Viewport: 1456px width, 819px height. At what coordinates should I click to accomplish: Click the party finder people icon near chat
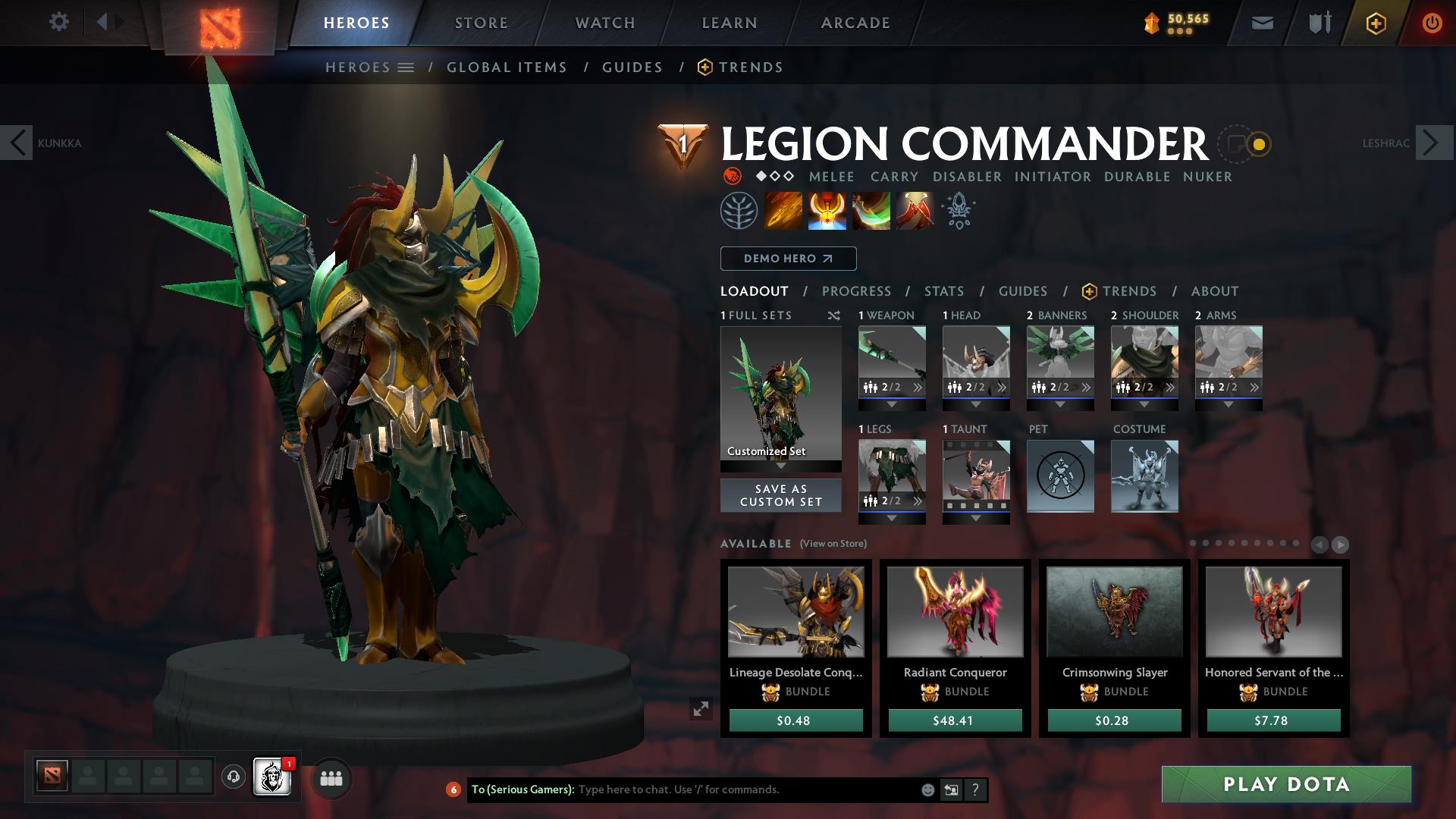(331, 778)
